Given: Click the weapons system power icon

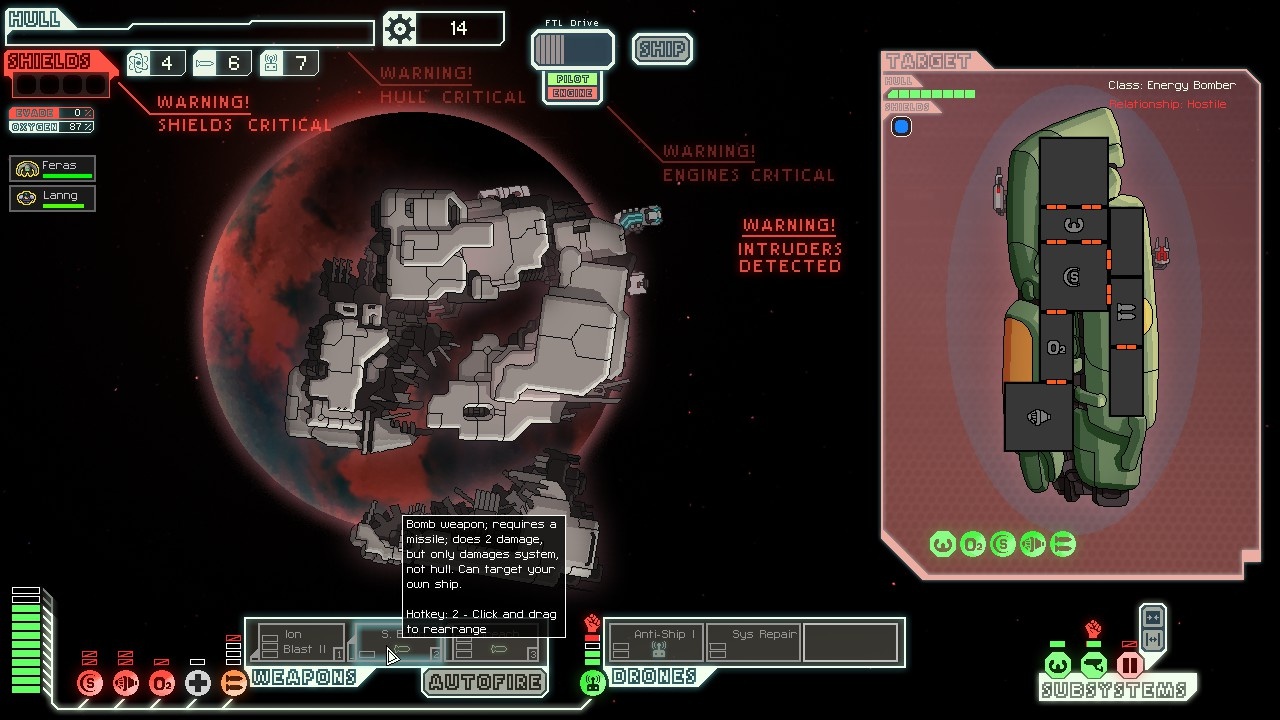Looking at the screenshot, I should 234,684.
